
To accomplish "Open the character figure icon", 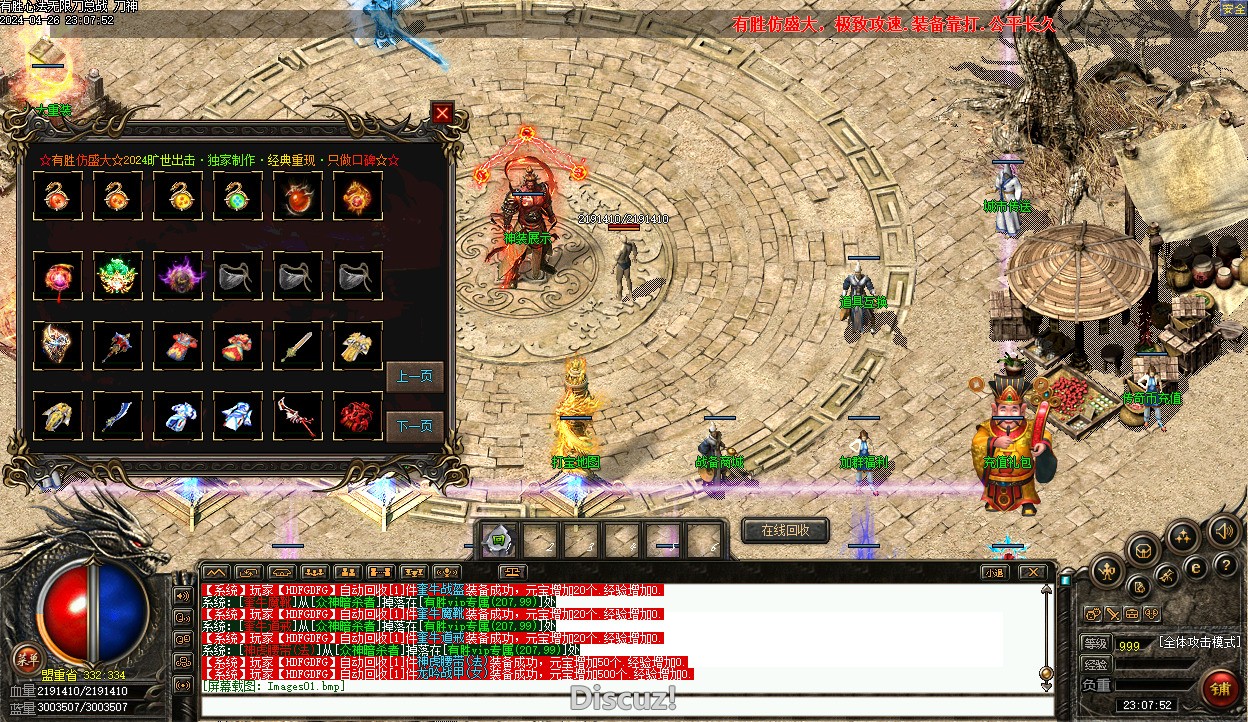I will 1106,572.
